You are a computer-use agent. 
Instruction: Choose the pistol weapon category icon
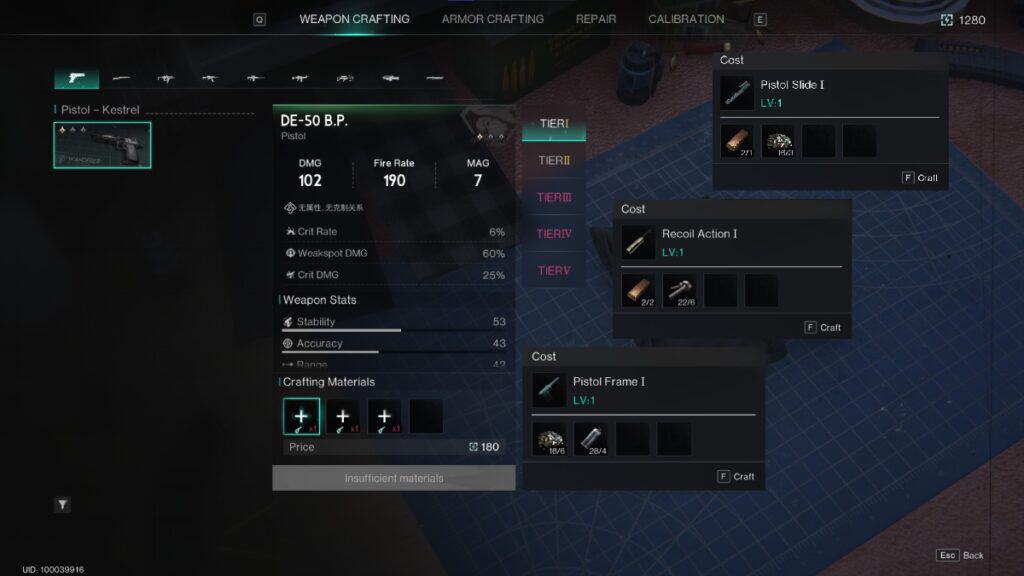[x=76, y=78]
